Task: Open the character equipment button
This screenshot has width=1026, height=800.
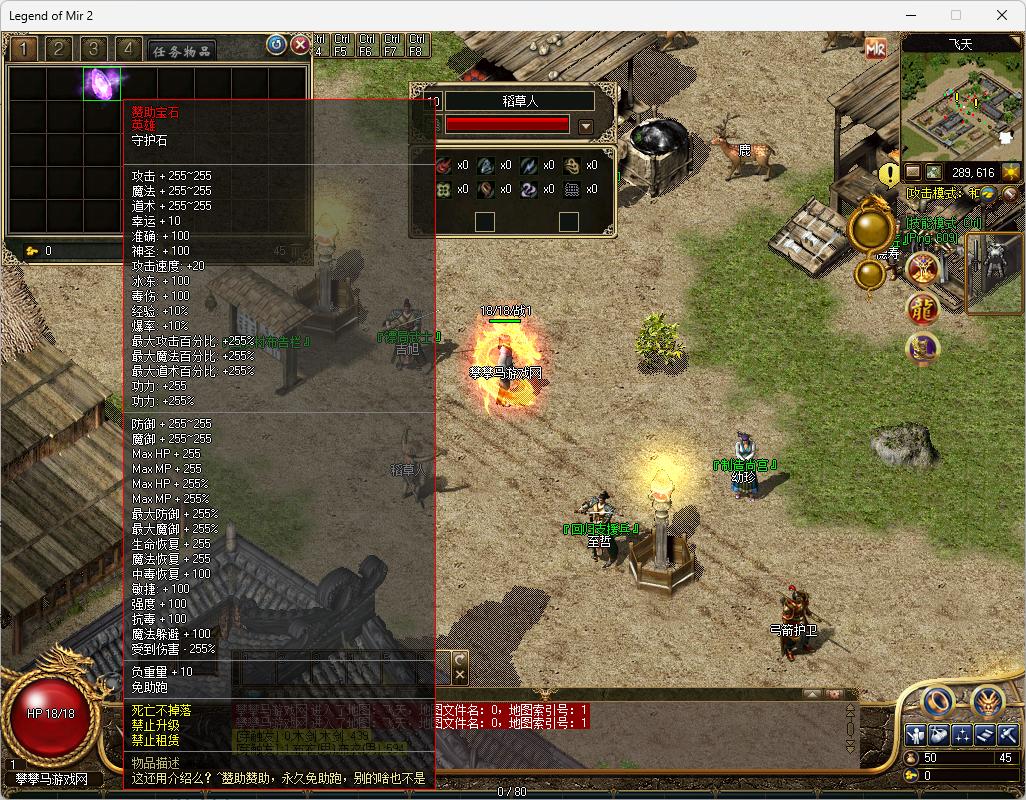Action: [x=915, y=735]
